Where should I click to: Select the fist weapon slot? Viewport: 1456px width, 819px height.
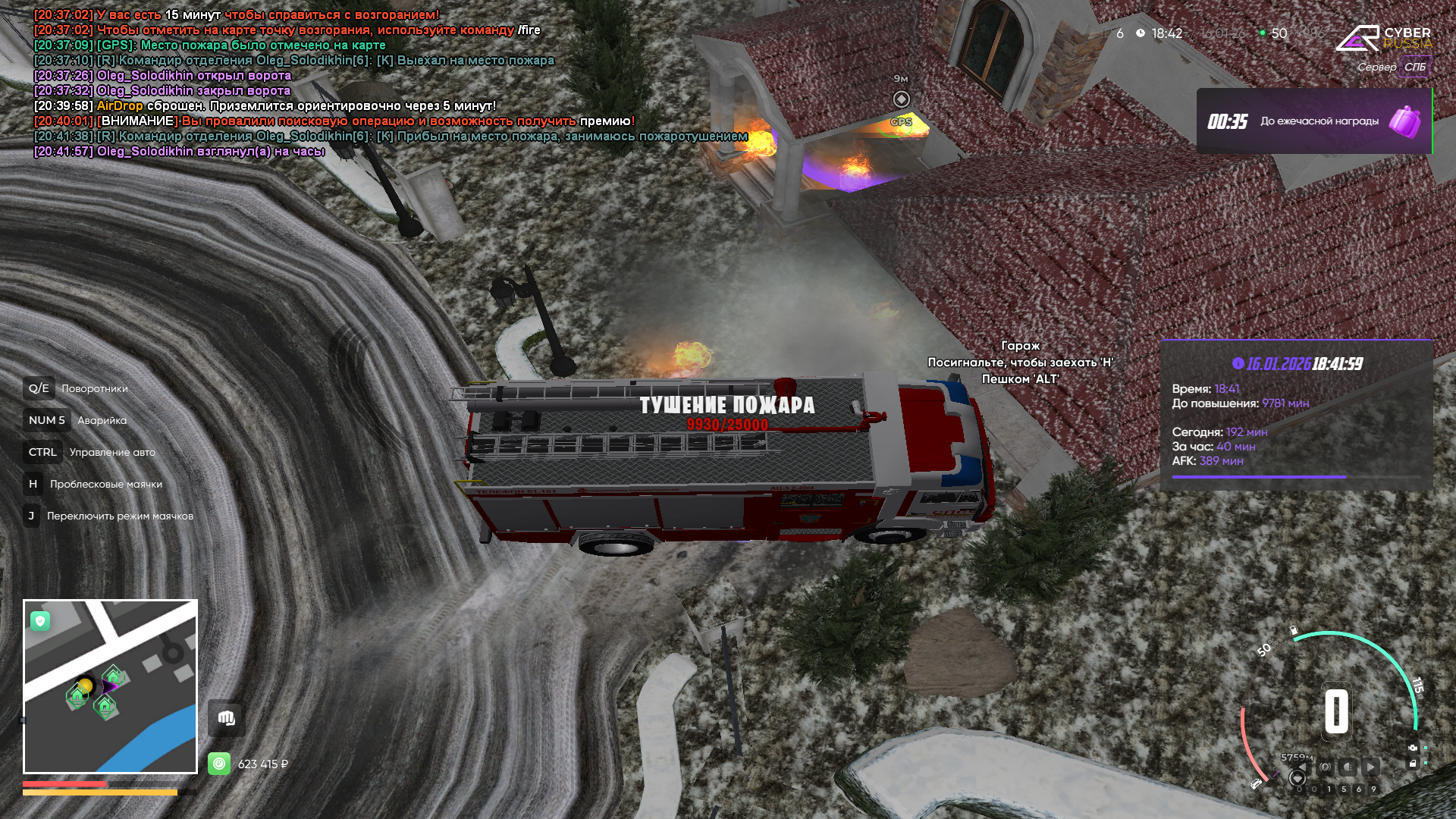pos(226,718)
